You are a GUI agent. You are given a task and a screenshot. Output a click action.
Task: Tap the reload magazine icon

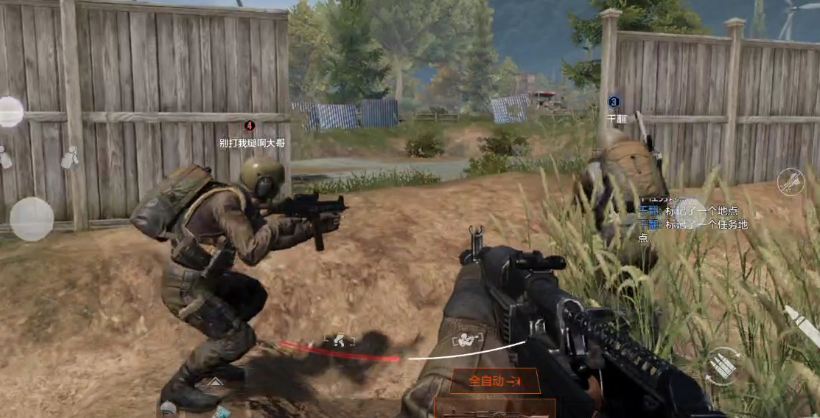tap(722, 366)
